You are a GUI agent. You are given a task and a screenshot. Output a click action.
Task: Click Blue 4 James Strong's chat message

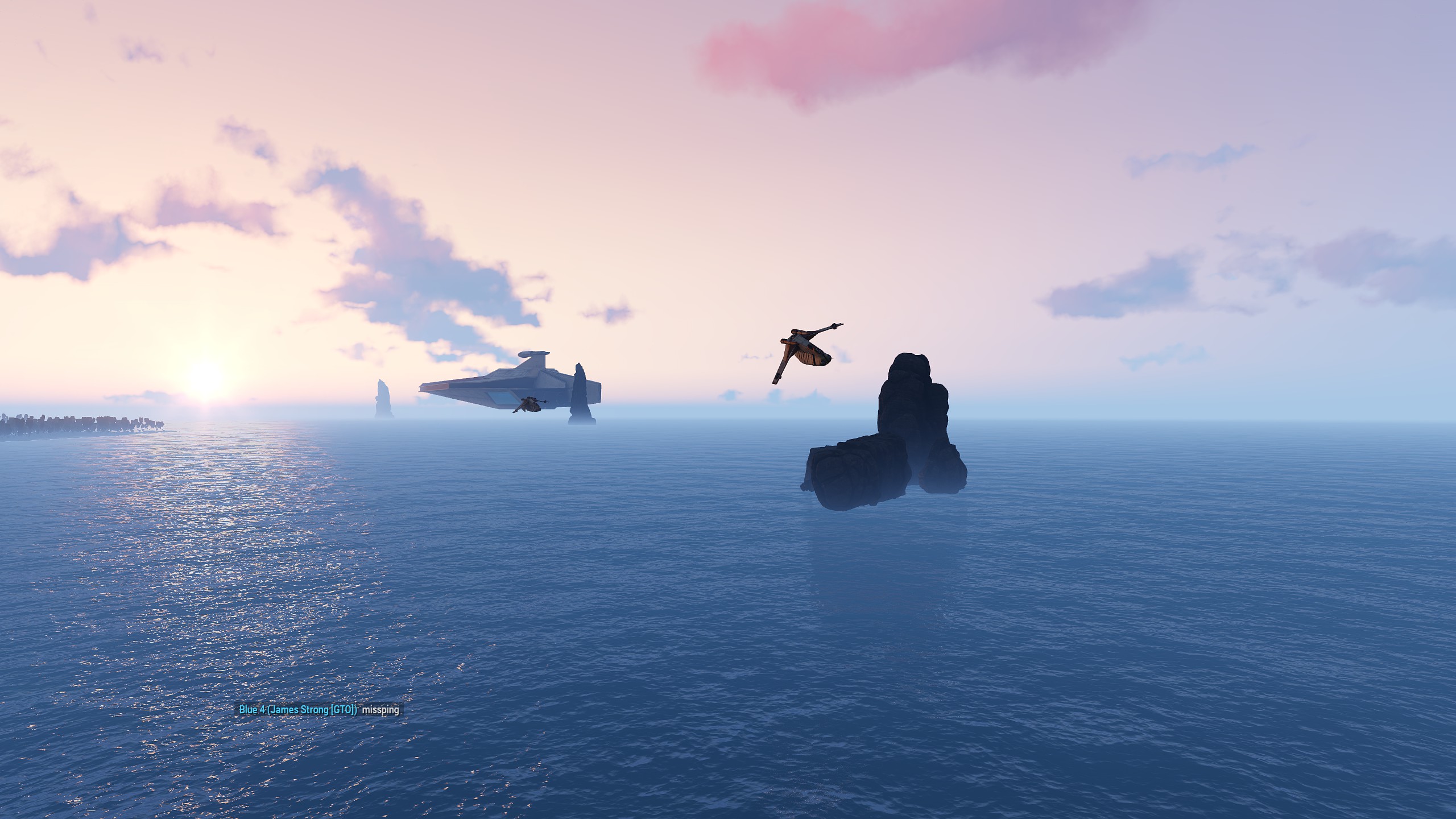(380, 710)
